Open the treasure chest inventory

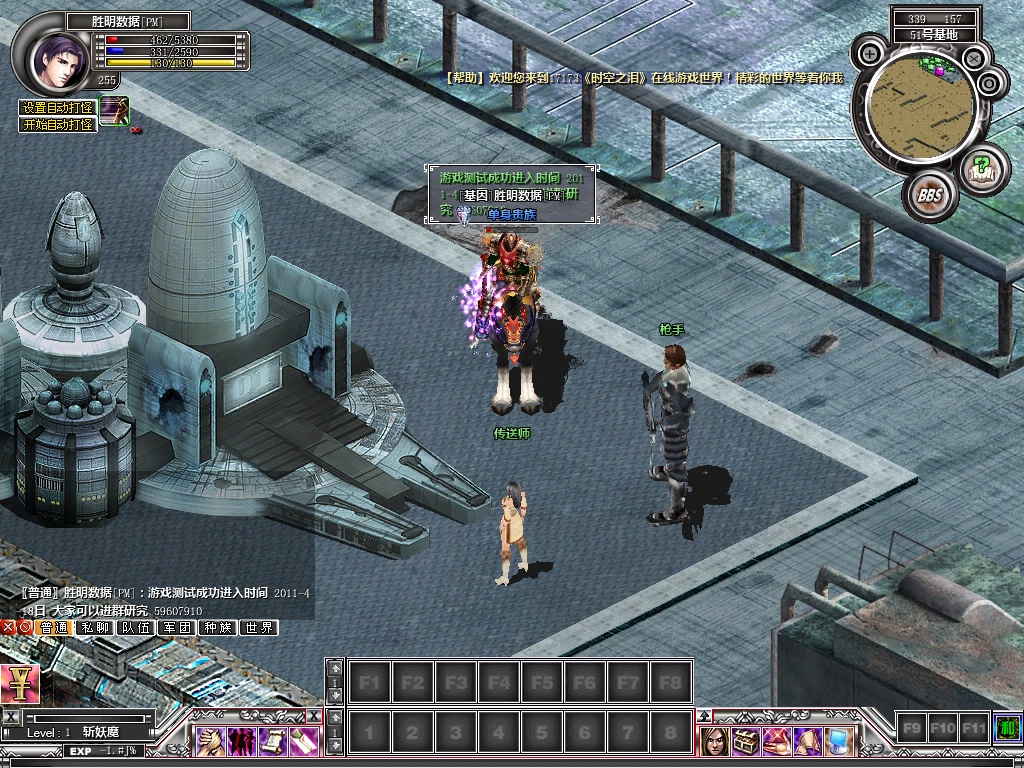point(745,740)
